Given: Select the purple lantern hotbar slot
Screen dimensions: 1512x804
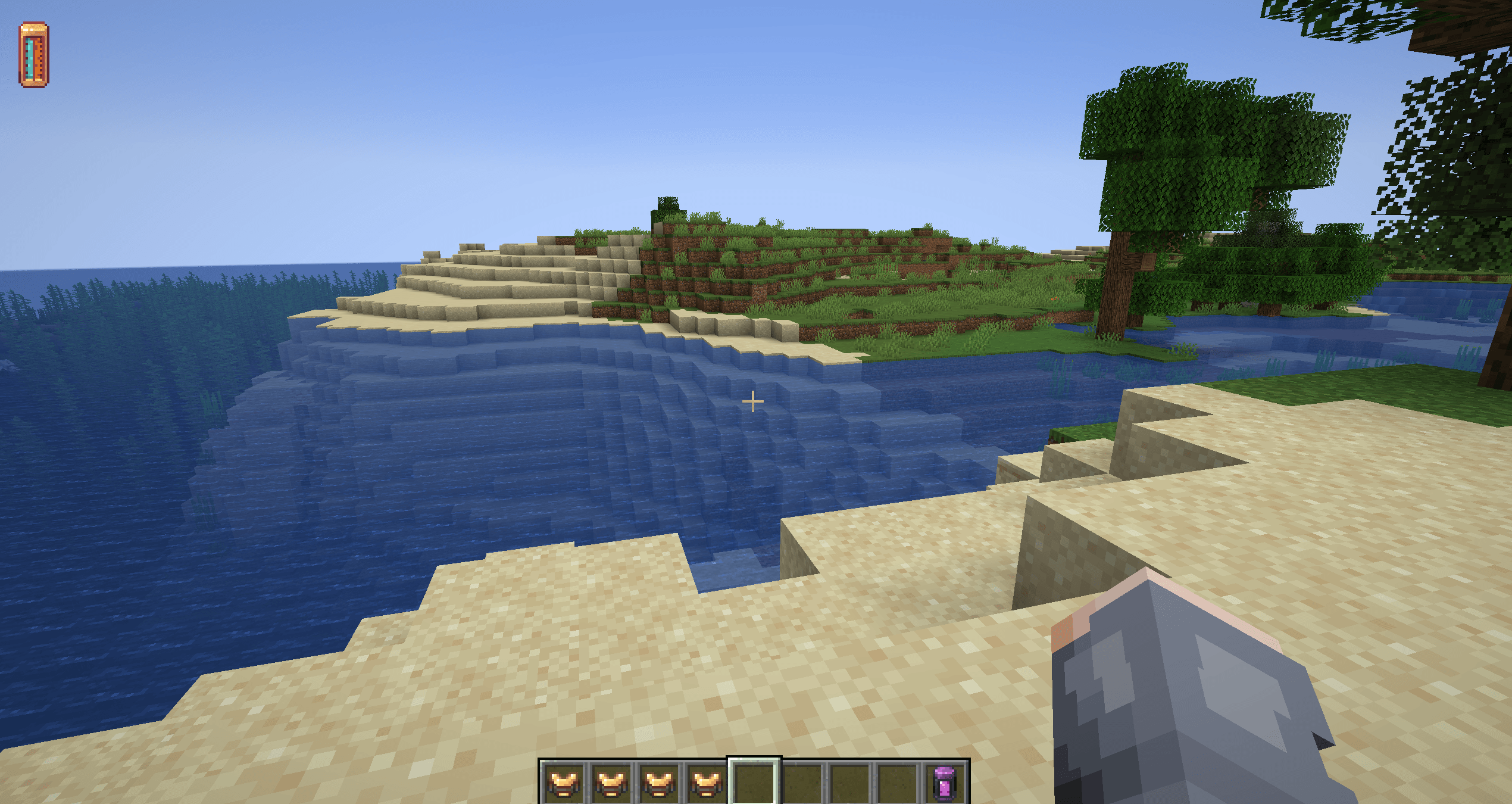Looking at the screenshot, I should pyautogui.click(x=945, y=782).
